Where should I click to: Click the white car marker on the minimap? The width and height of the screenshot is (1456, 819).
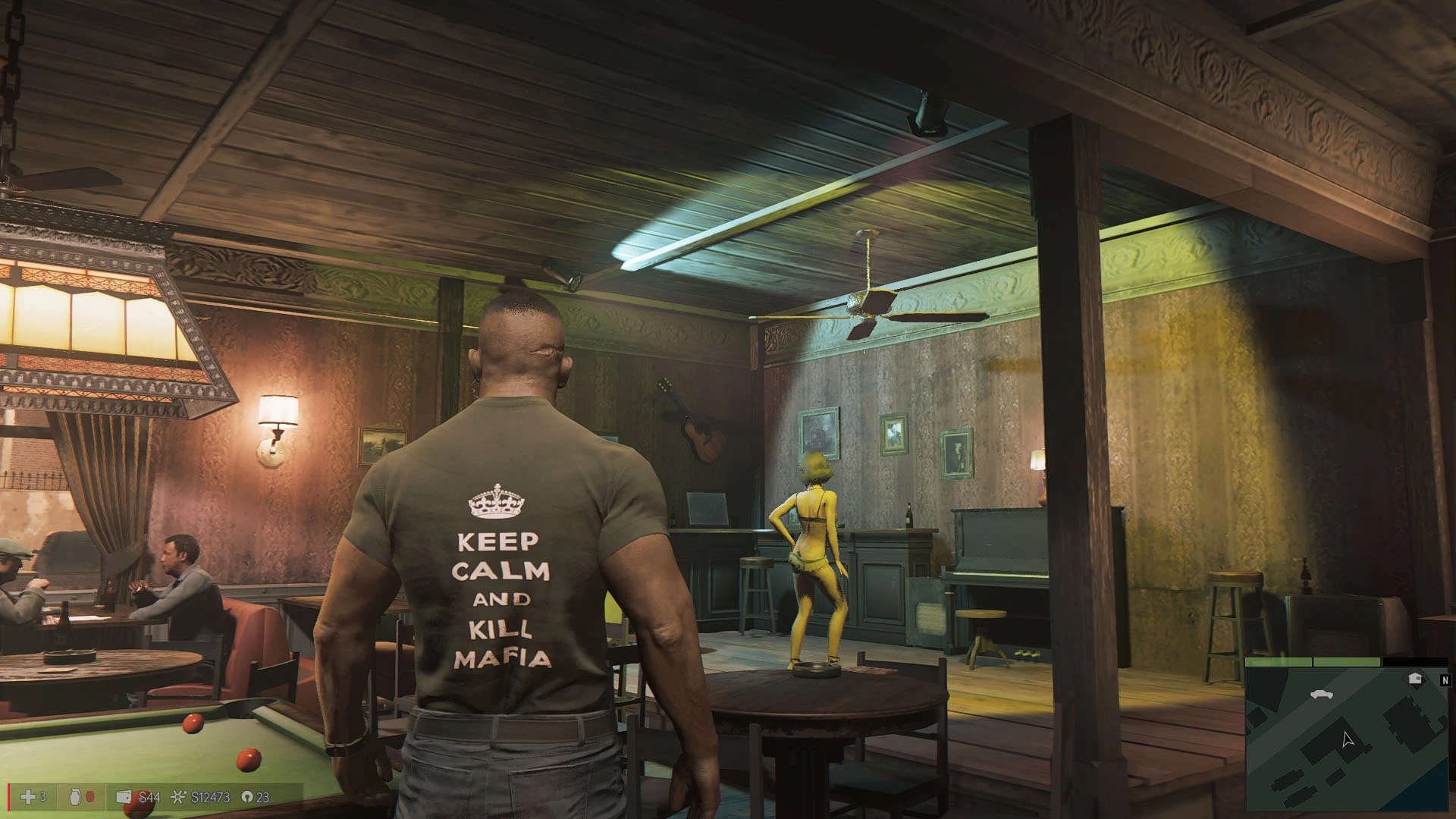(x=1322, y=695)
